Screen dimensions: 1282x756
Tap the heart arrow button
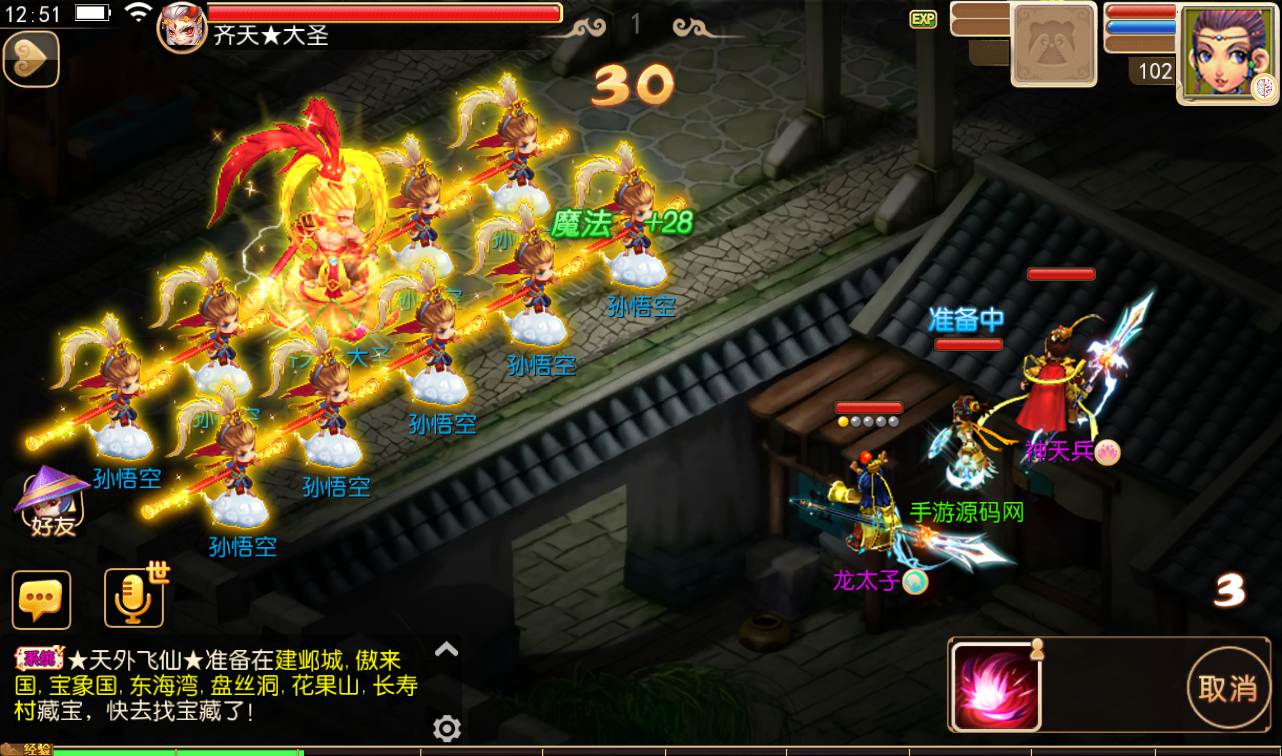coord(31,59)
